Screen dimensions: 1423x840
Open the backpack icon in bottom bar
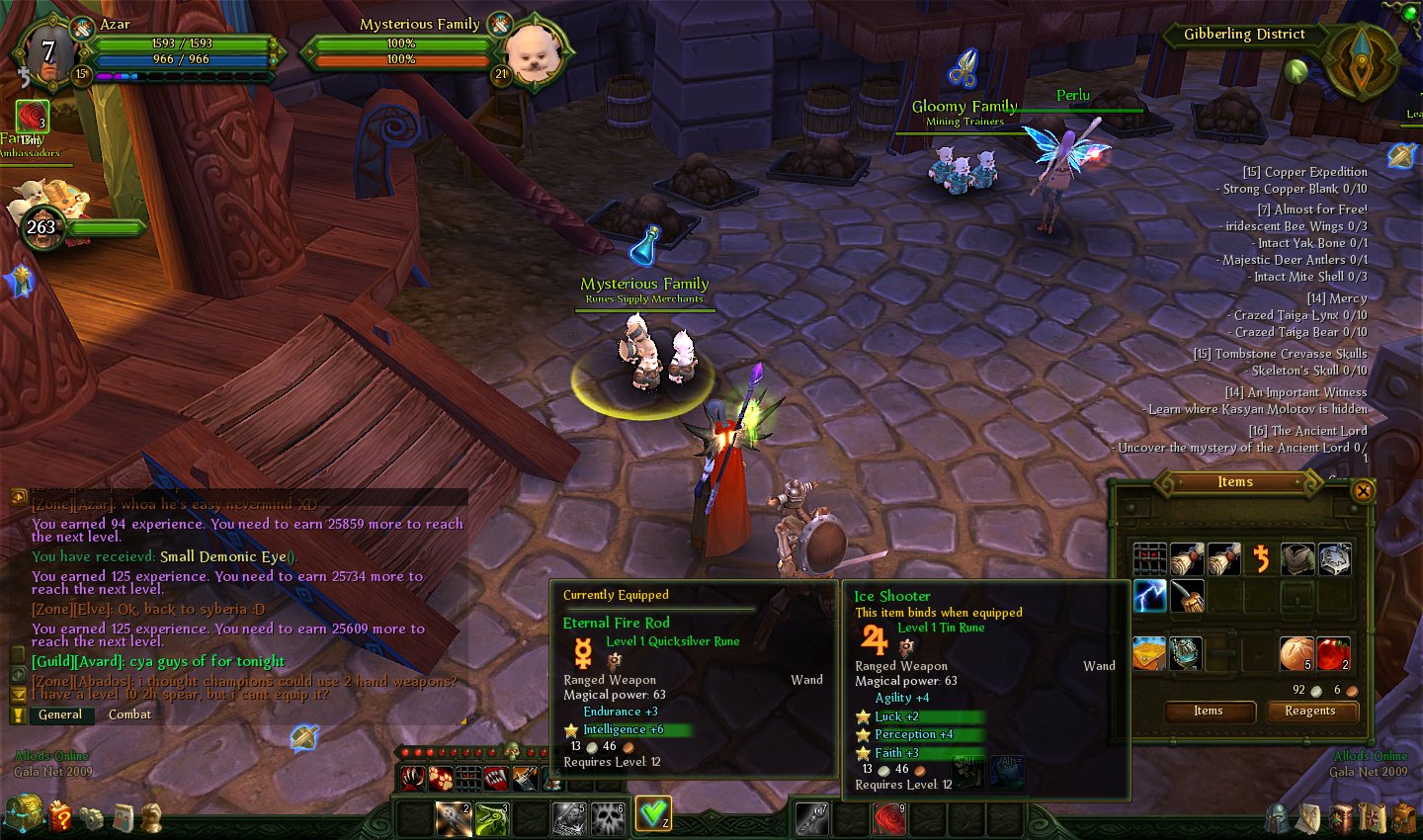pos(1404,818)
